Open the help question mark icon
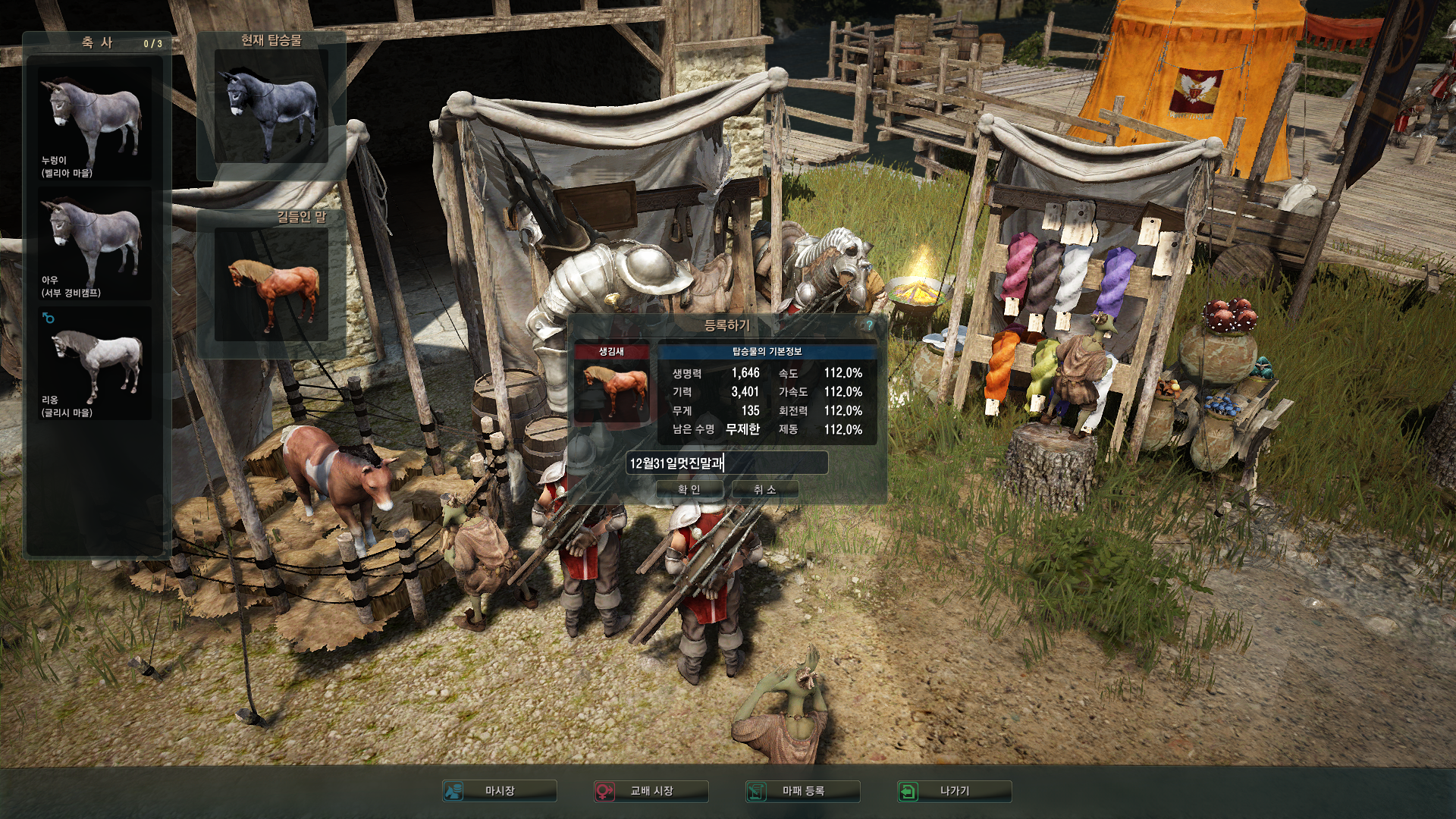 (x=869, y=325)
